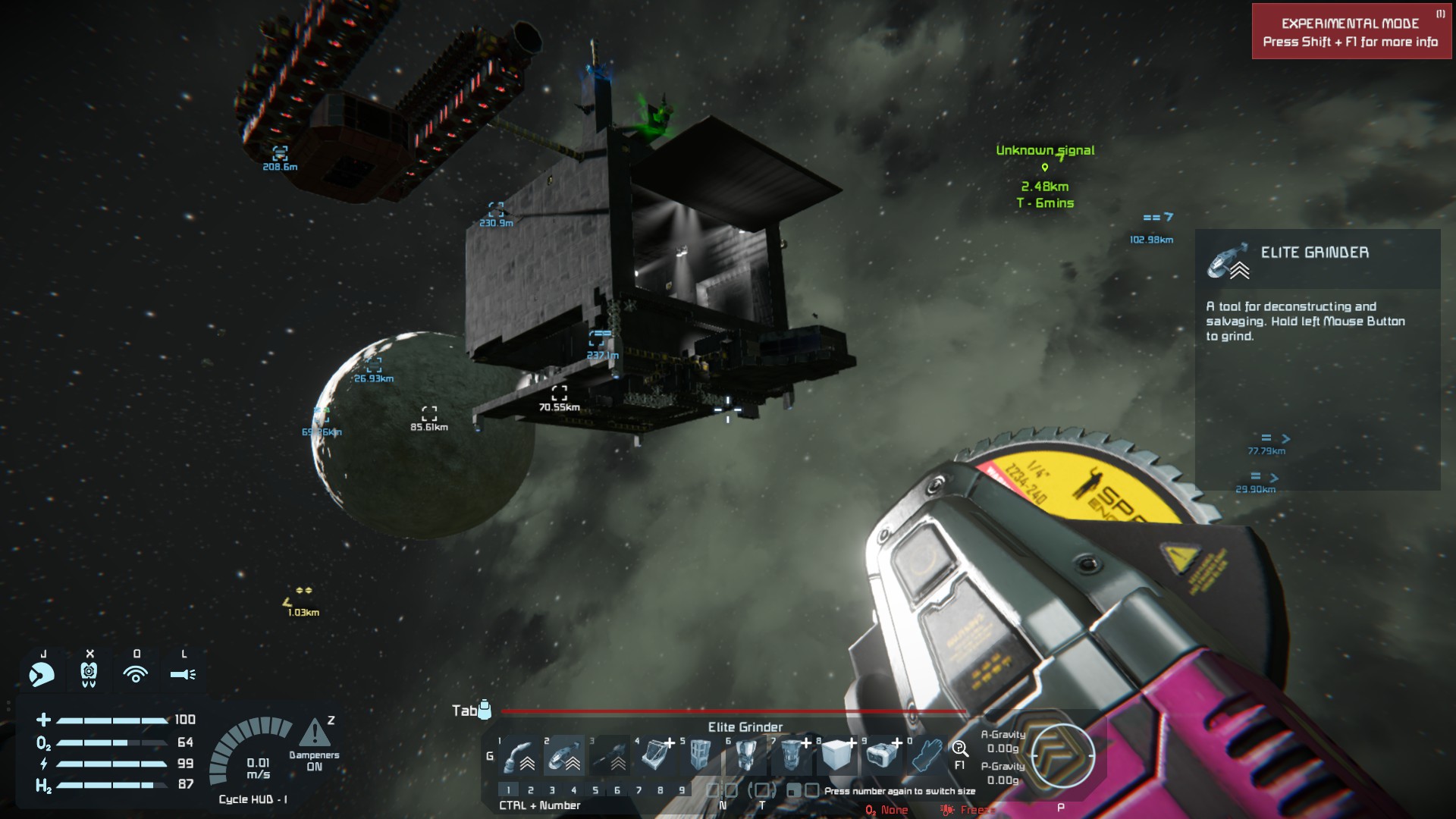Open the magnifier help icon
The height and width of the screenshot is (819, 1456).
click(x=960, y=749)
